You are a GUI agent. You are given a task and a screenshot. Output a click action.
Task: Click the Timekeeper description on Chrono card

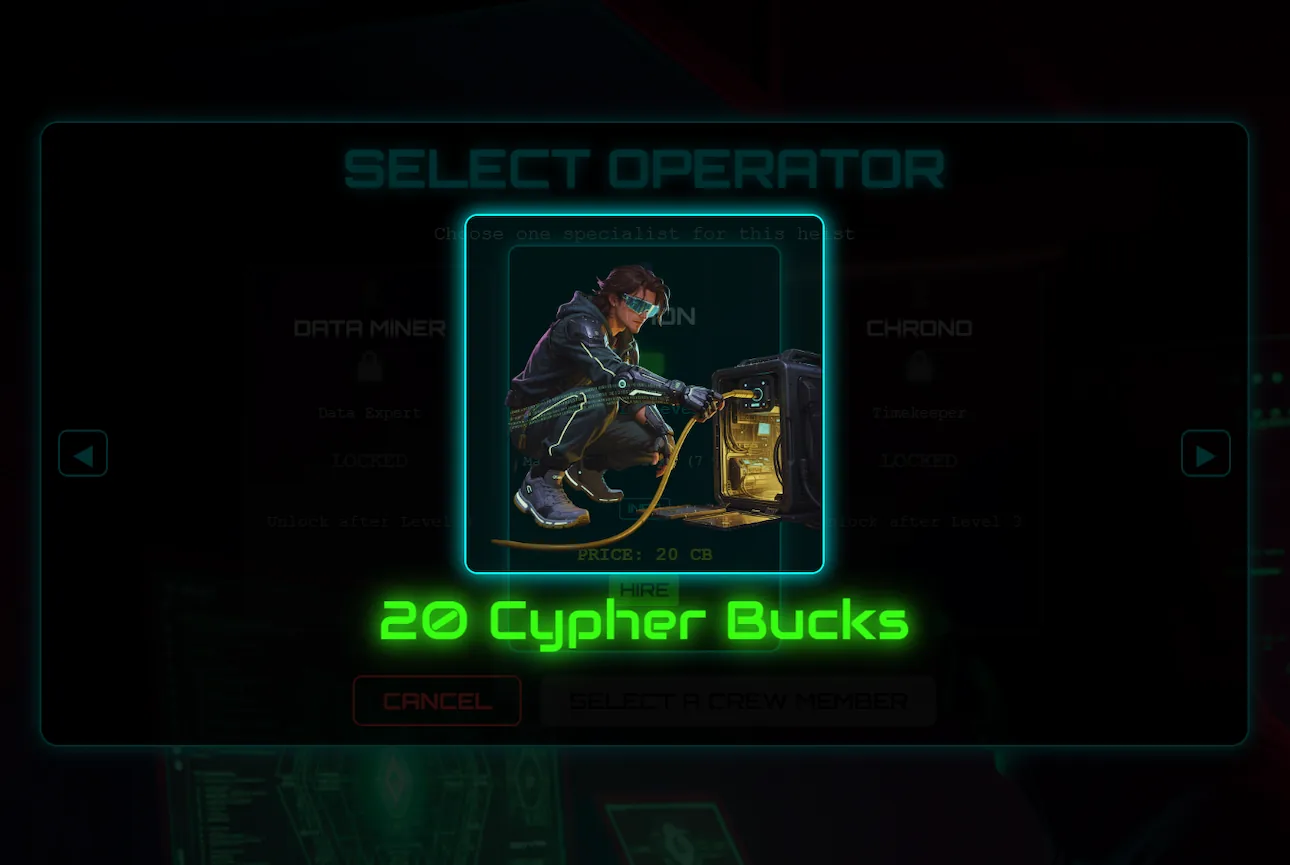click(x=919, y=412)
